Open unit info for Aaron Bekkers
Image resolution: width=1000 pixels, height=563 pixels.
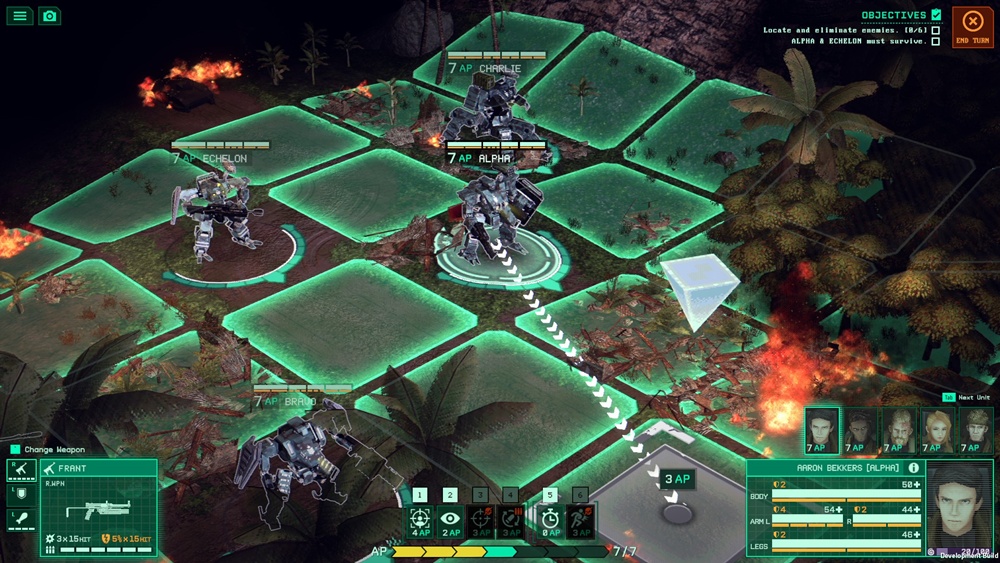tap(913, 468)
